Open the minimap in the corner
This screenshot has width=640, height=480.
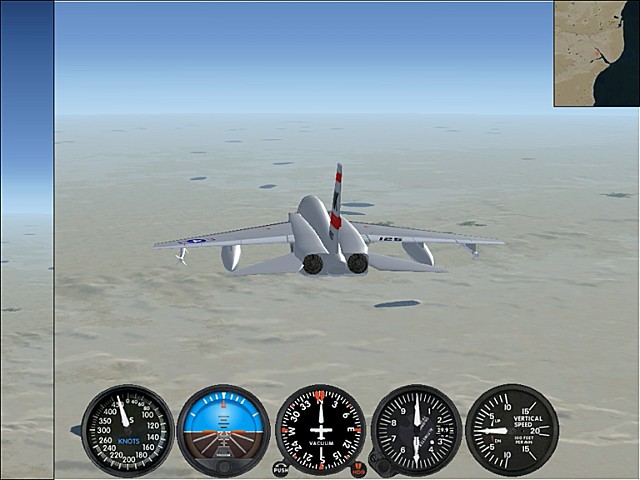pyautogui.click(x=596, y=53)
